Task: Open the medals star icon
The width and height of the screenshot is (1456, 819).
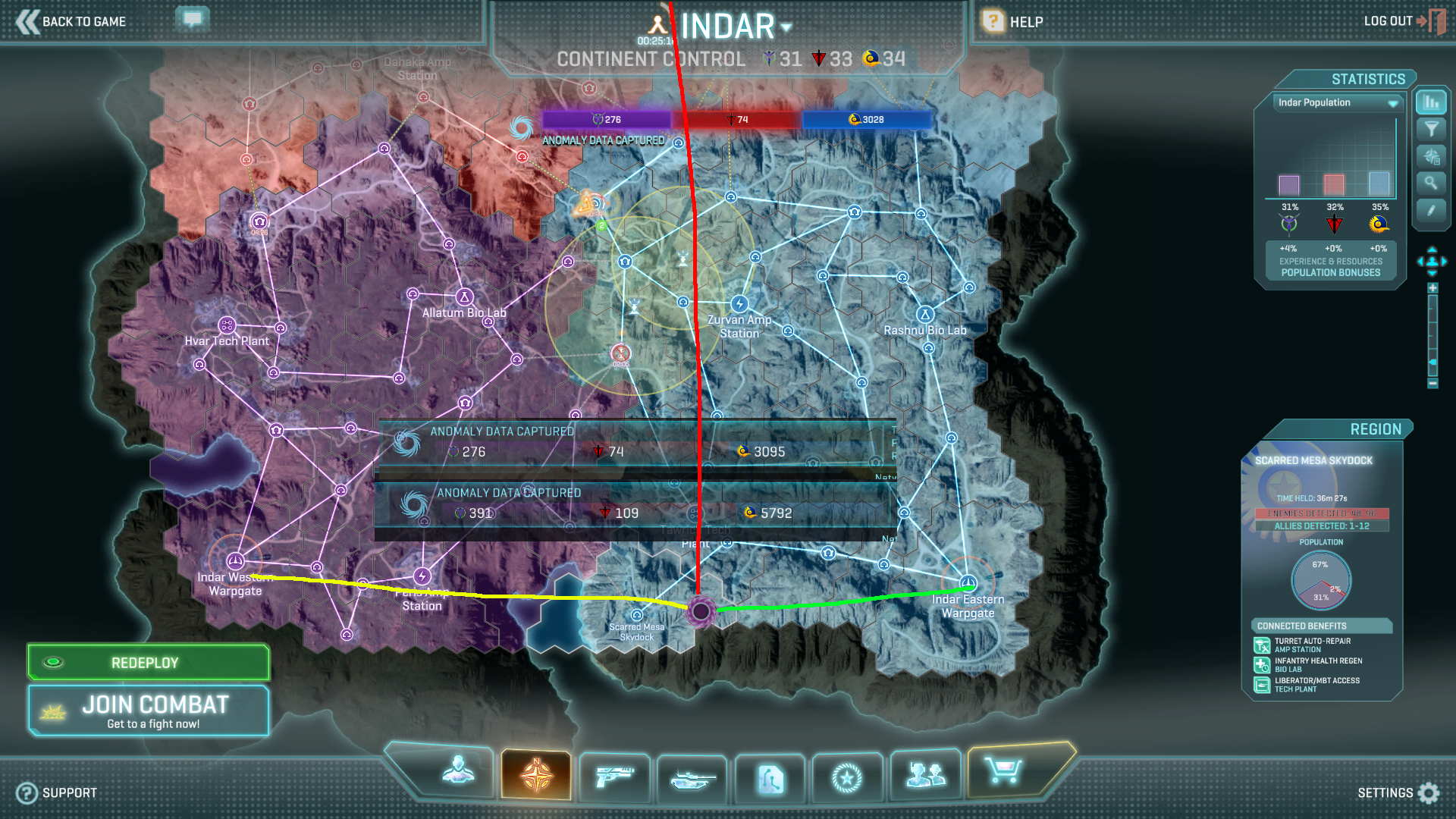Action: coord(848,778)
